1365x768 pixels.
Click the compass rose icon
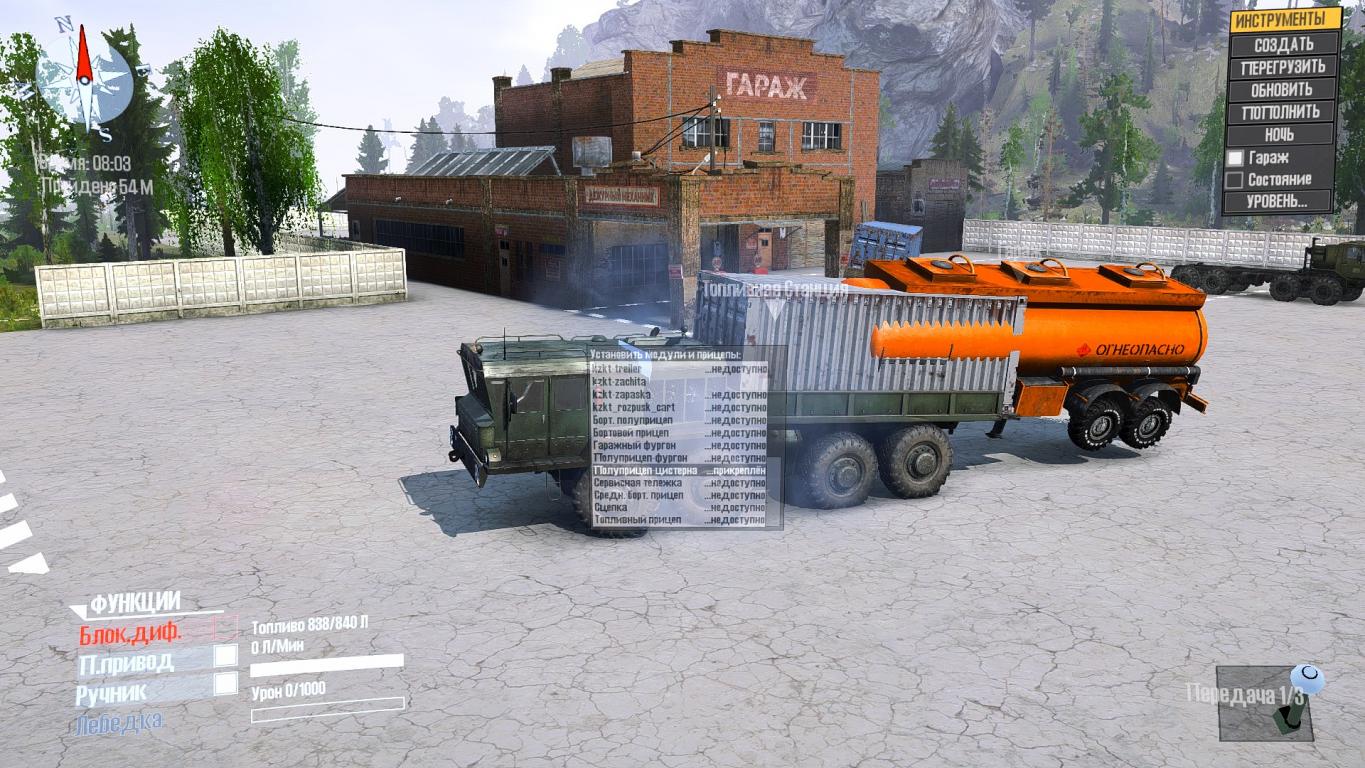pos(85,78)
